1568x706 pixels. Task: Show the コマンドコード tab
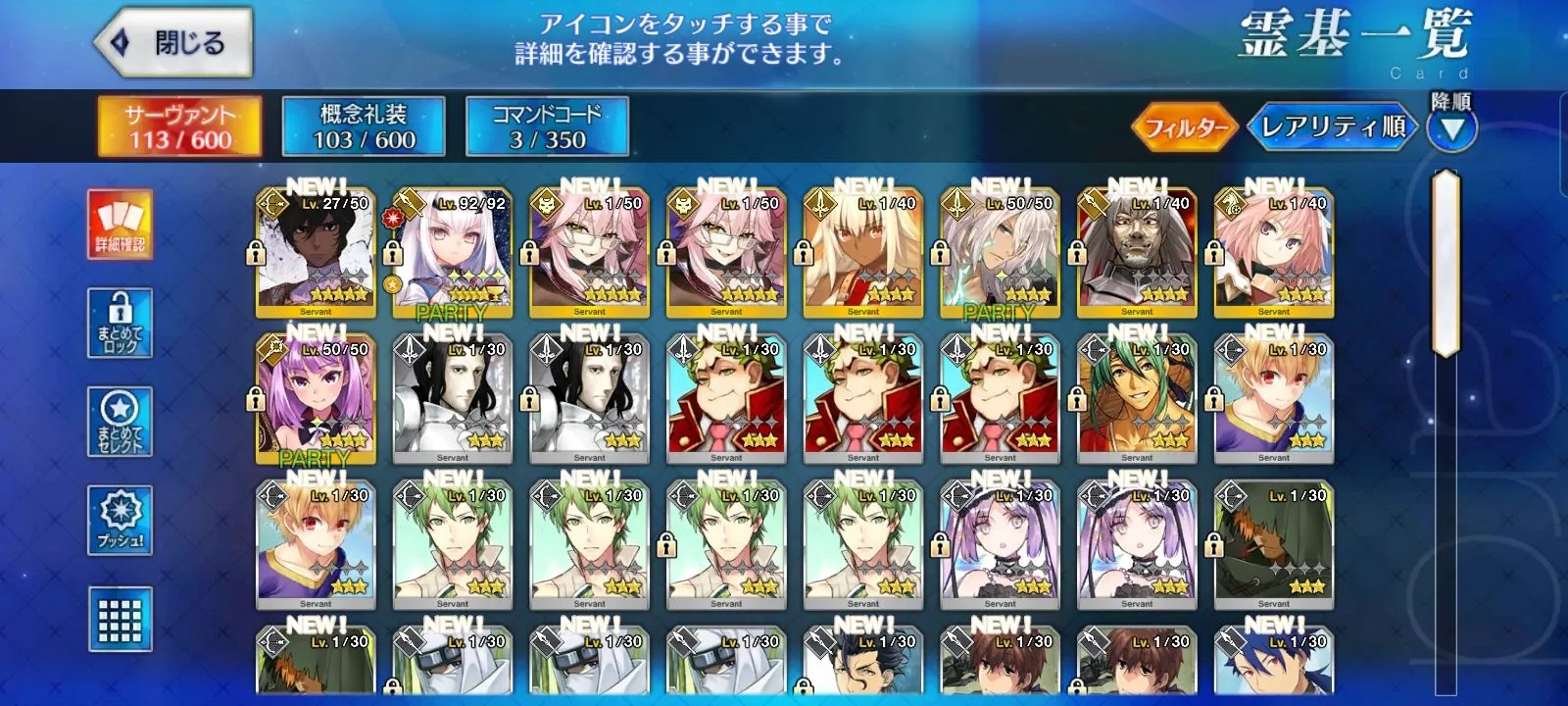[x=547, y=126]
